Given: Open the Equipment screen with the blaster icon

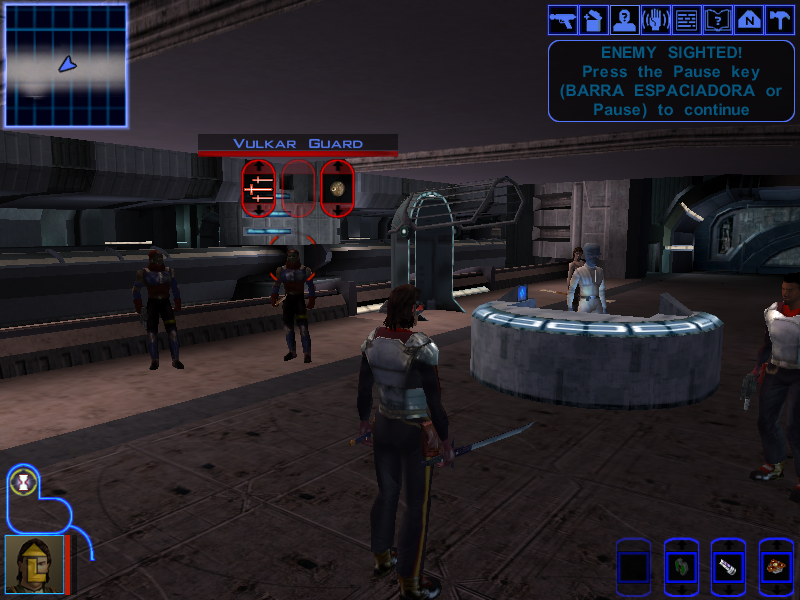Looking at the screenshot, I should coord(561,19).
